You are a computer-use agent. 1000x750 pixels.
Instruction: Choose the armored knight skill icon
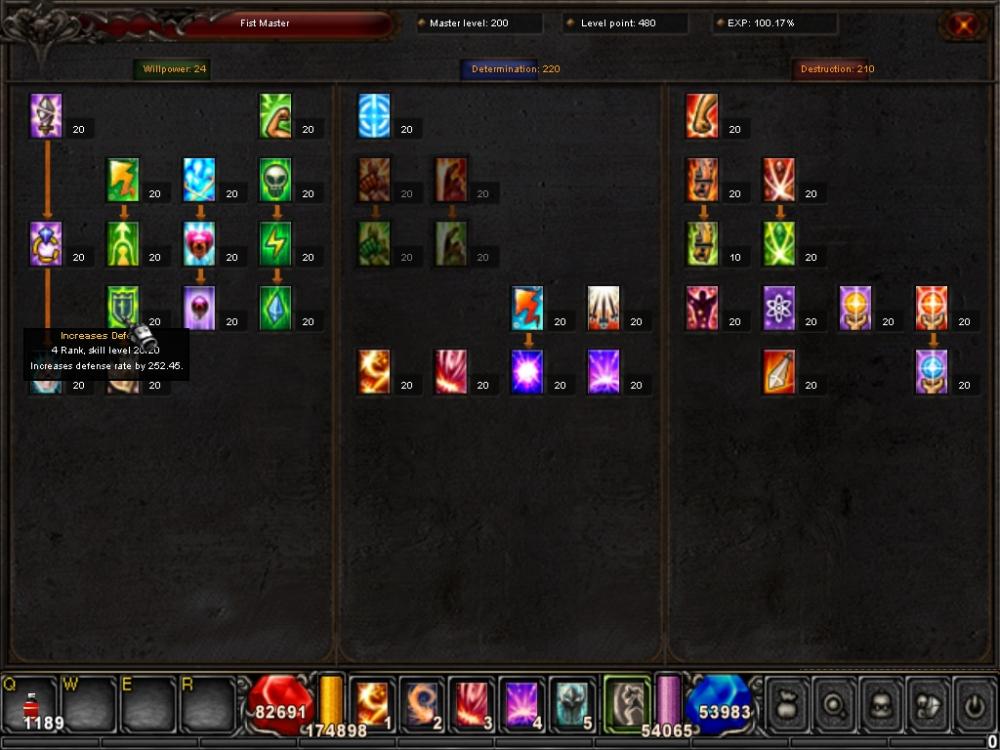tap(46, 115)
